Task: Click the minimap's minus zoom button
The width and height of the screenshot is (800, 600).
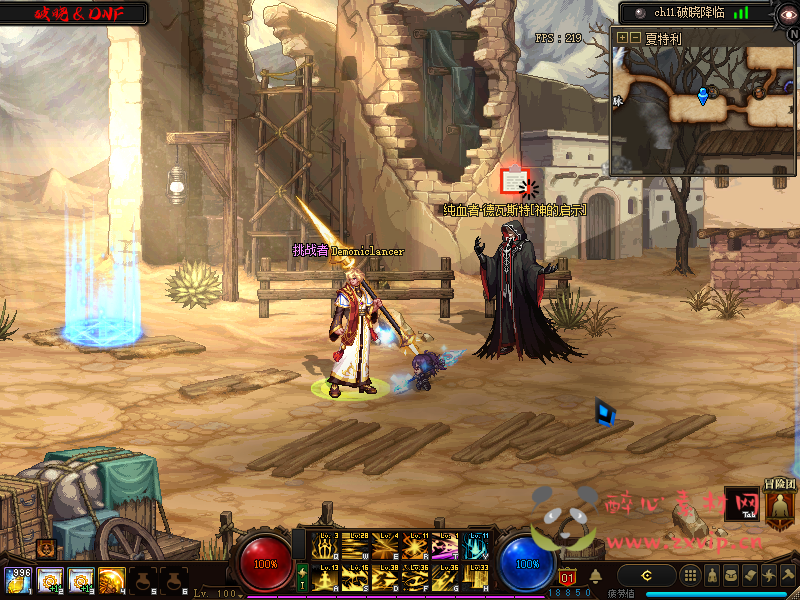Action: point(634,37)
